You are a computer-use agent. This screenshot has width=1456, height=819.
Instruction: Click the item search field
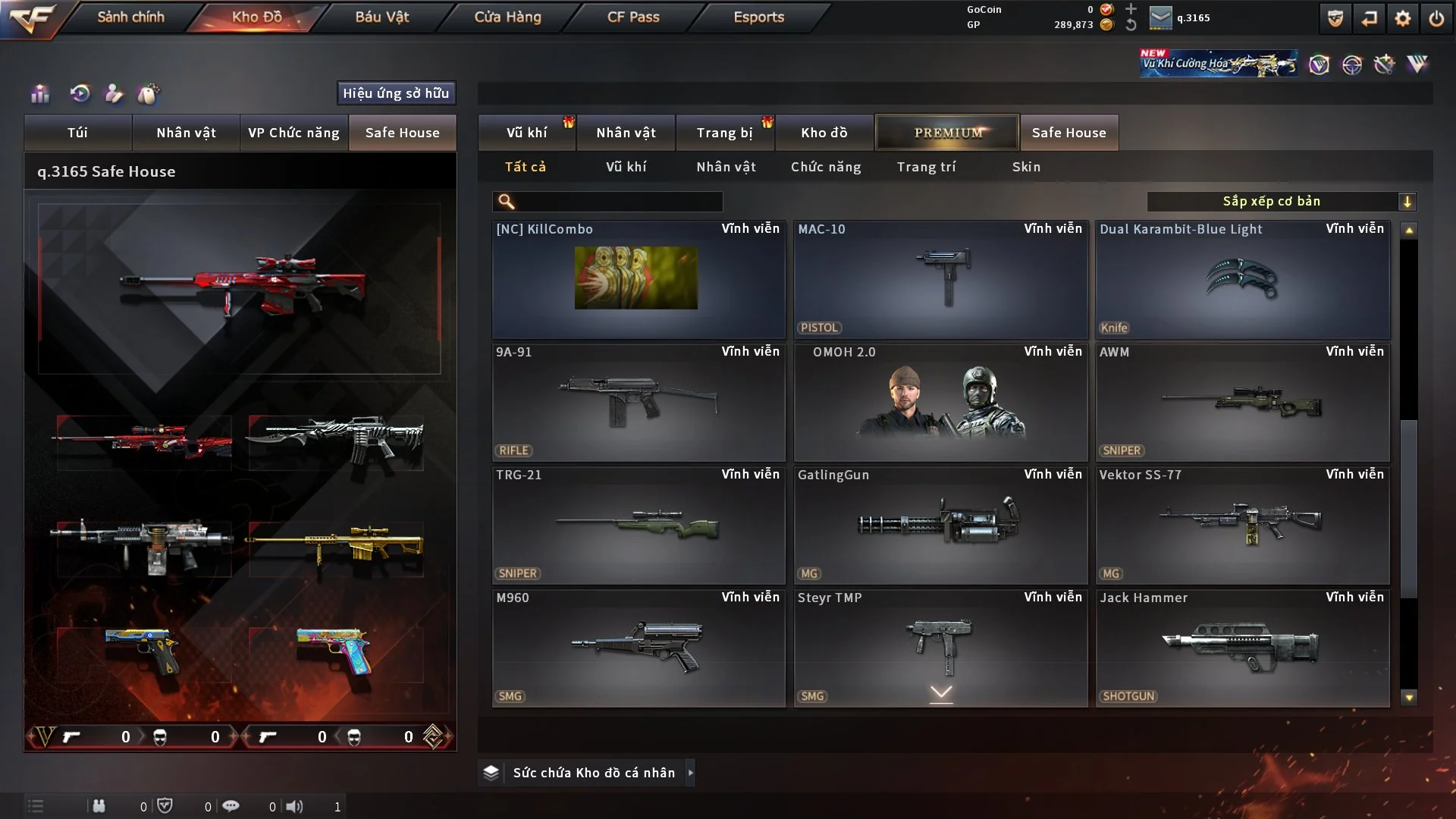coord(618,202)
